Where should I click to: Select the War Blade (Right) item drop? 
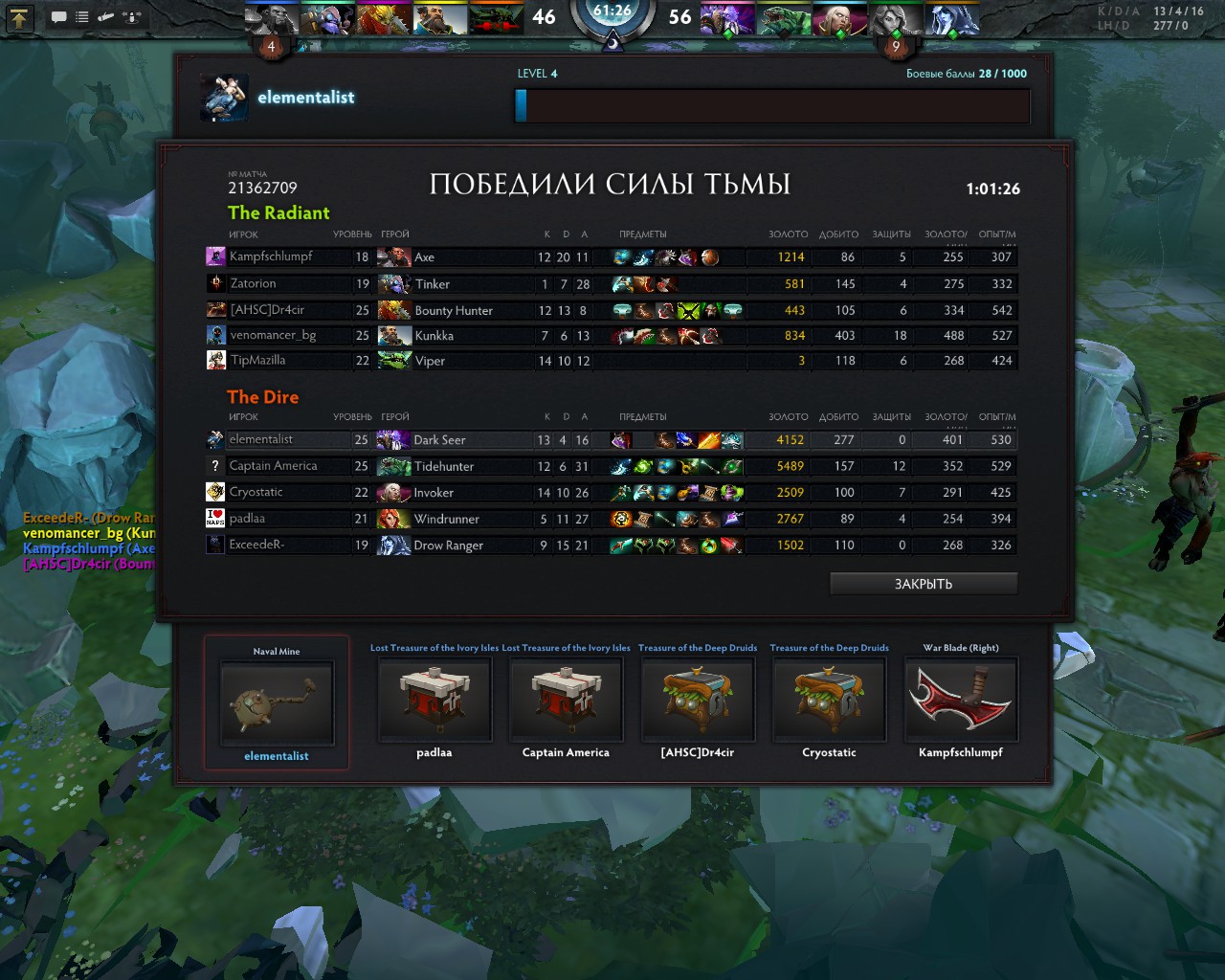tap(961, 700)
